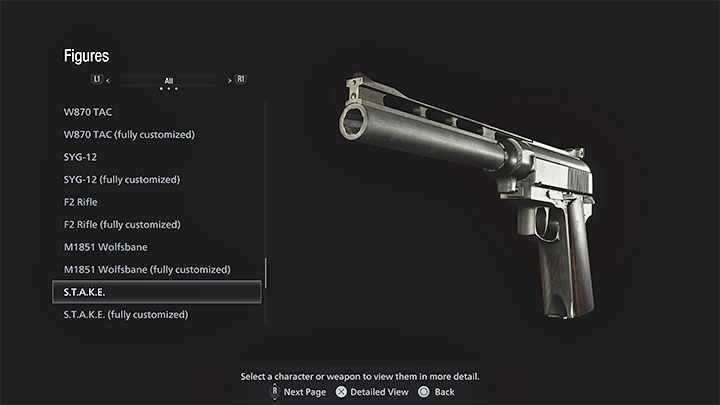Select F2 Rifle (fully customized) entry
The width and height of the screenshot is (720, 405).
121,224
